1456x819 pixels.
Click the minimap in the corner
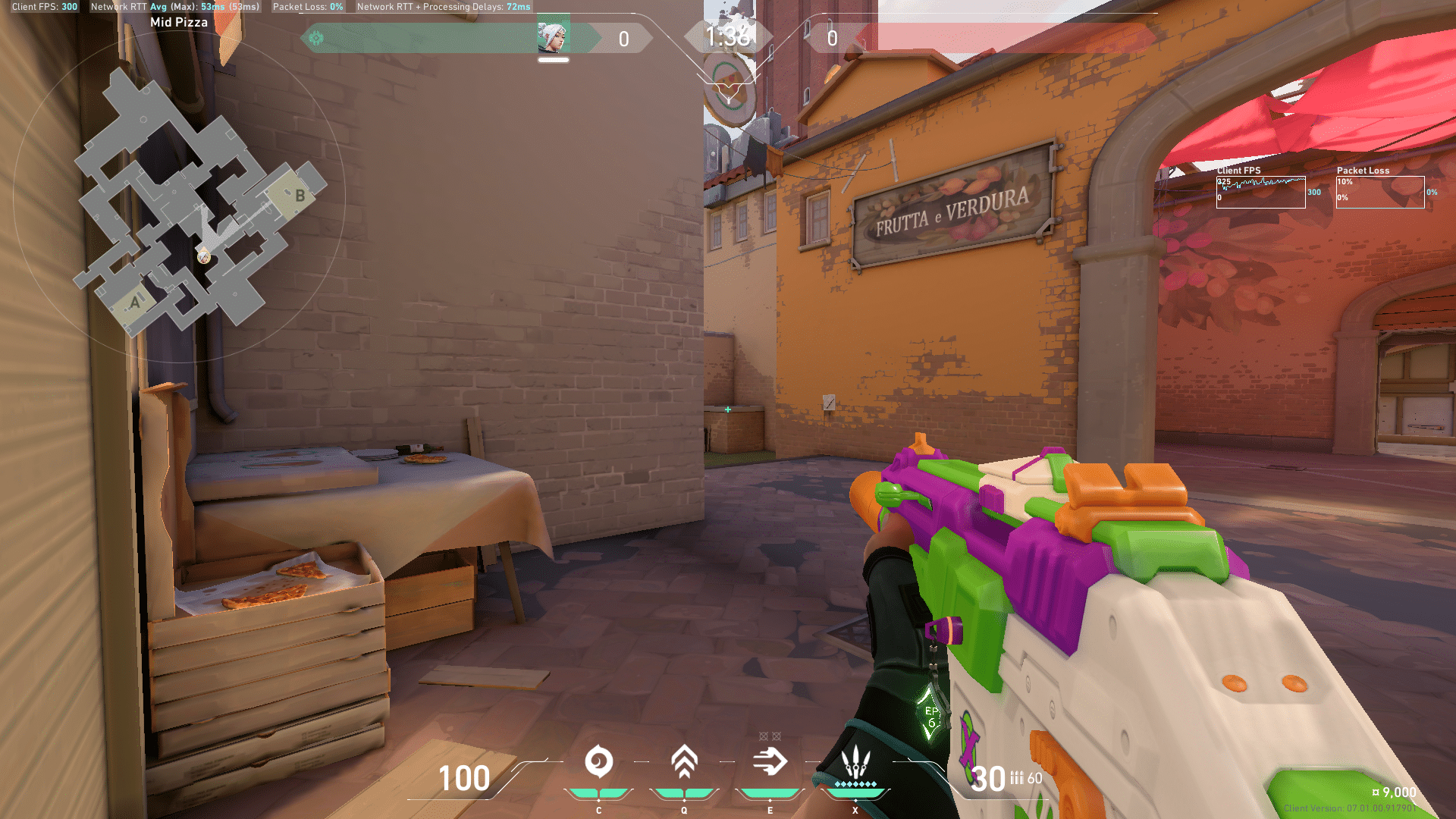coord(179,197)
